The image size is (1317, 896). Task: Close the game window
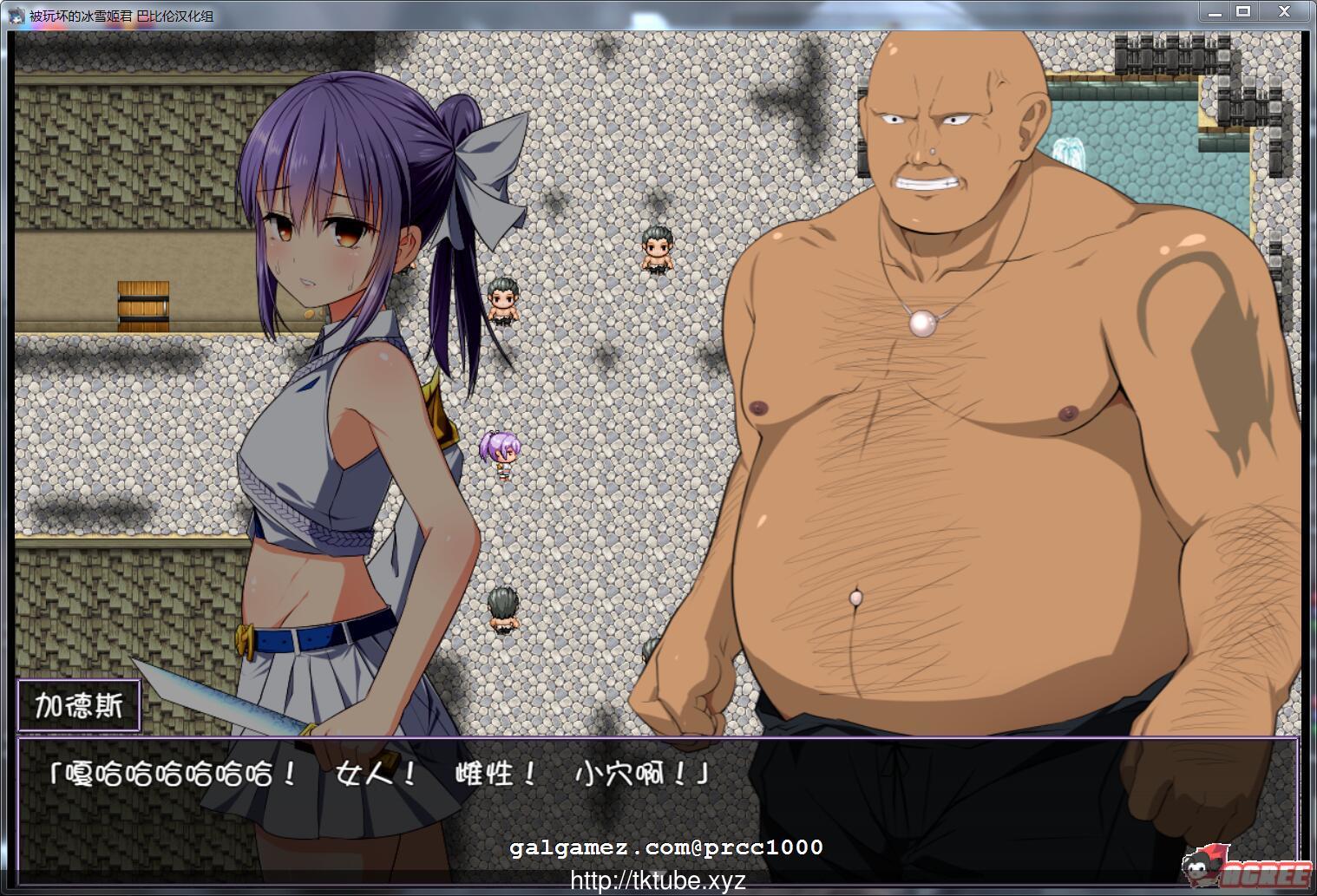1282,12
